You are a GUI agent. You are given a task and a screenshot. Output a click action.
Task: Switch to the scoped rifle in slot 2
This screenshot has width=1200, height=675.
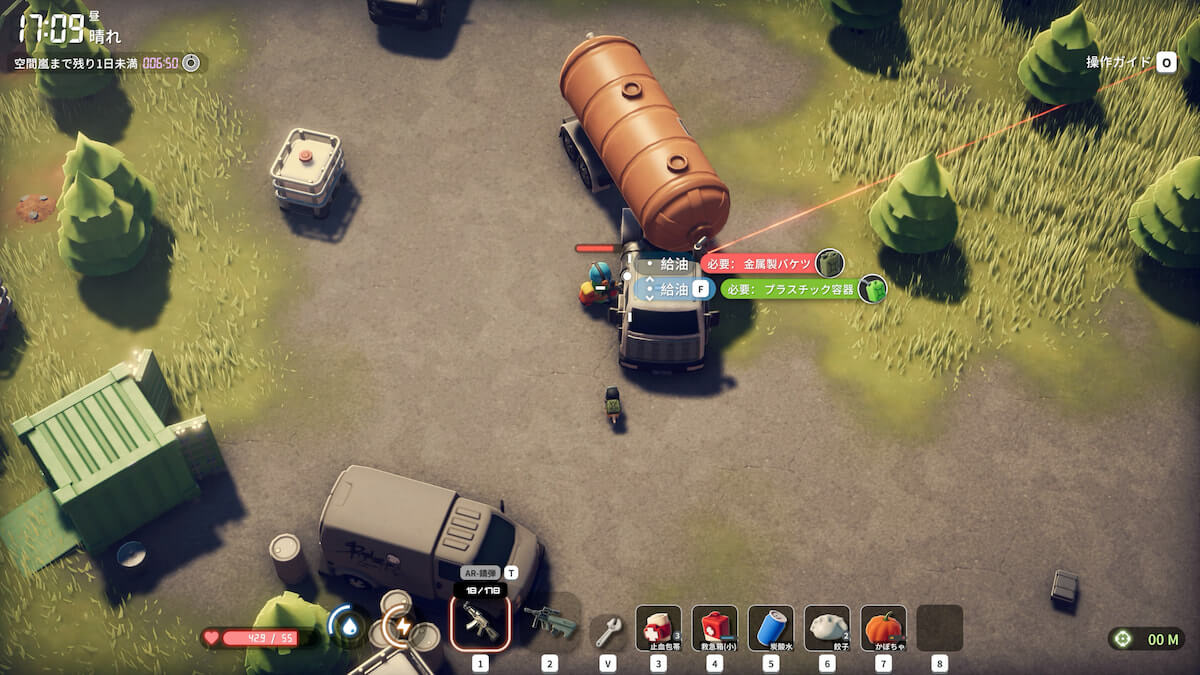550,623
